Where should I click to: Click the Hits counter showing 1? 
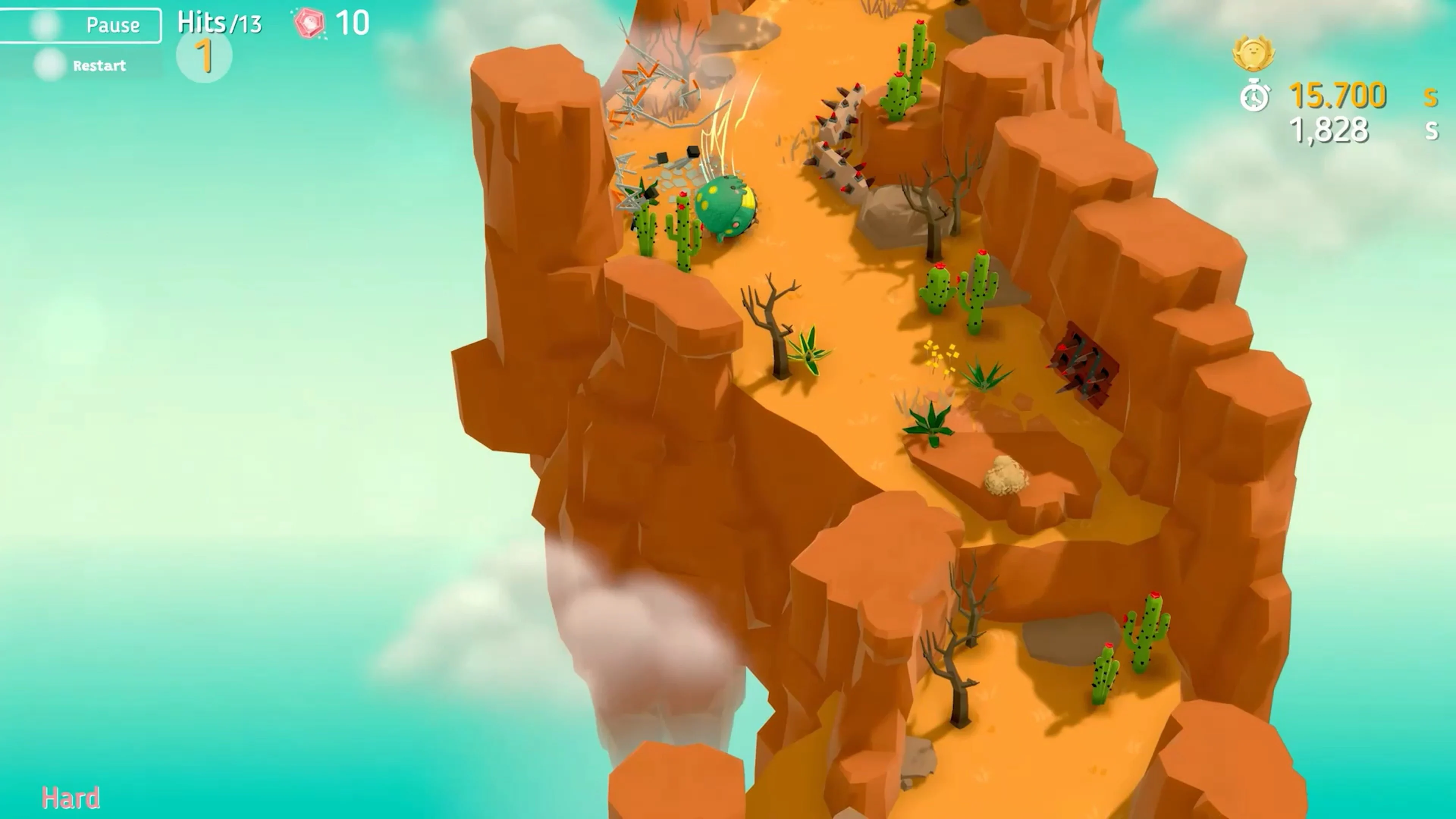click(x=205, y=55)
